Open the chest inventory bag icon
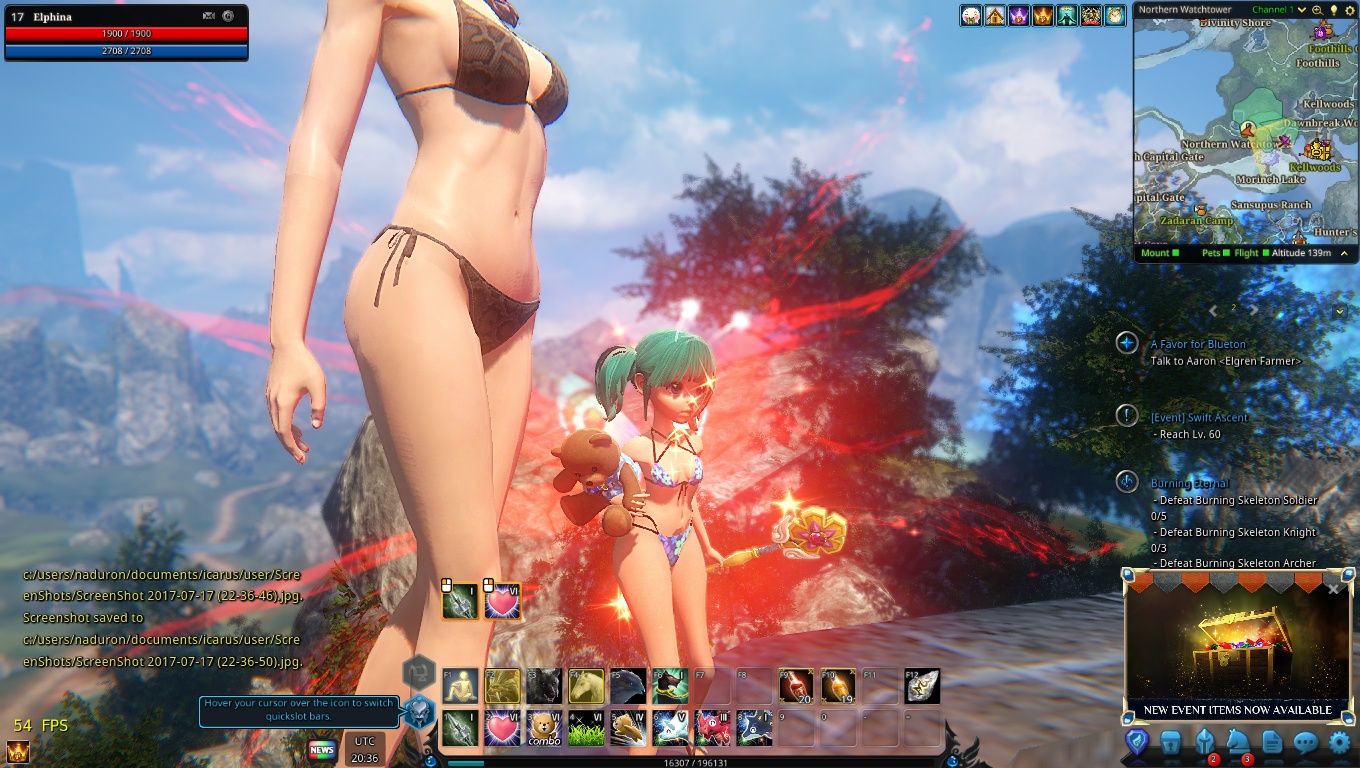The width and height of the screenshot is (1360, 768). pyautogui.click(x=1171, y=743)
